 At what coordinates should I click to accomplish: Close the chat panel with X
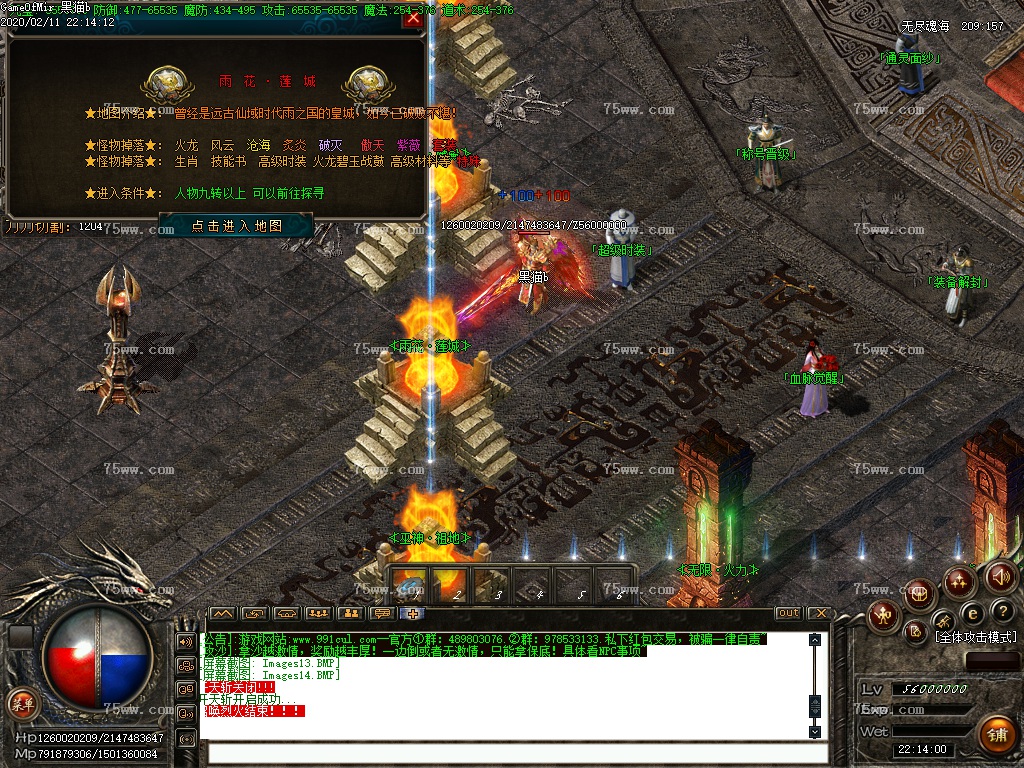click(820, 613)
